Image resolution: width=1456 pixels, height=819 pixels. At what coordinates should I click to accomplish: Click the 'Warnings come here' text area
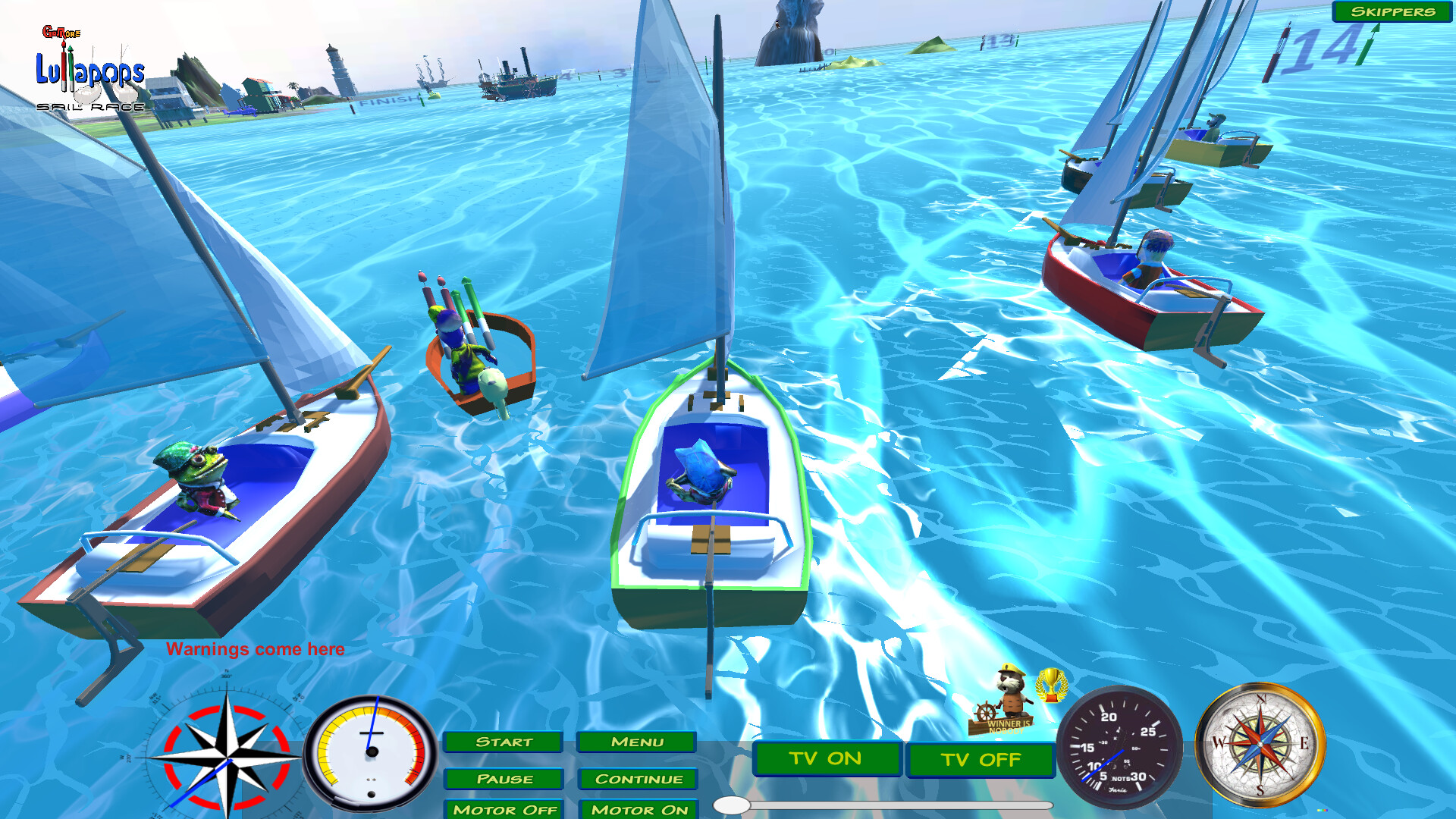coord(257,649)
